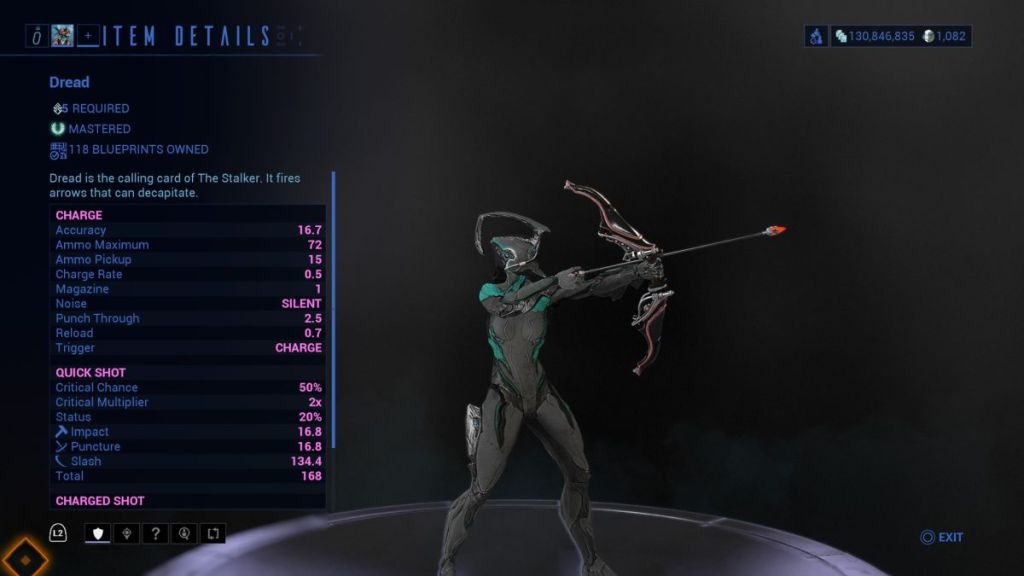Click the plus button beside the avatar
Viewport: 1024px width, 576px height.
coord(88,37)
